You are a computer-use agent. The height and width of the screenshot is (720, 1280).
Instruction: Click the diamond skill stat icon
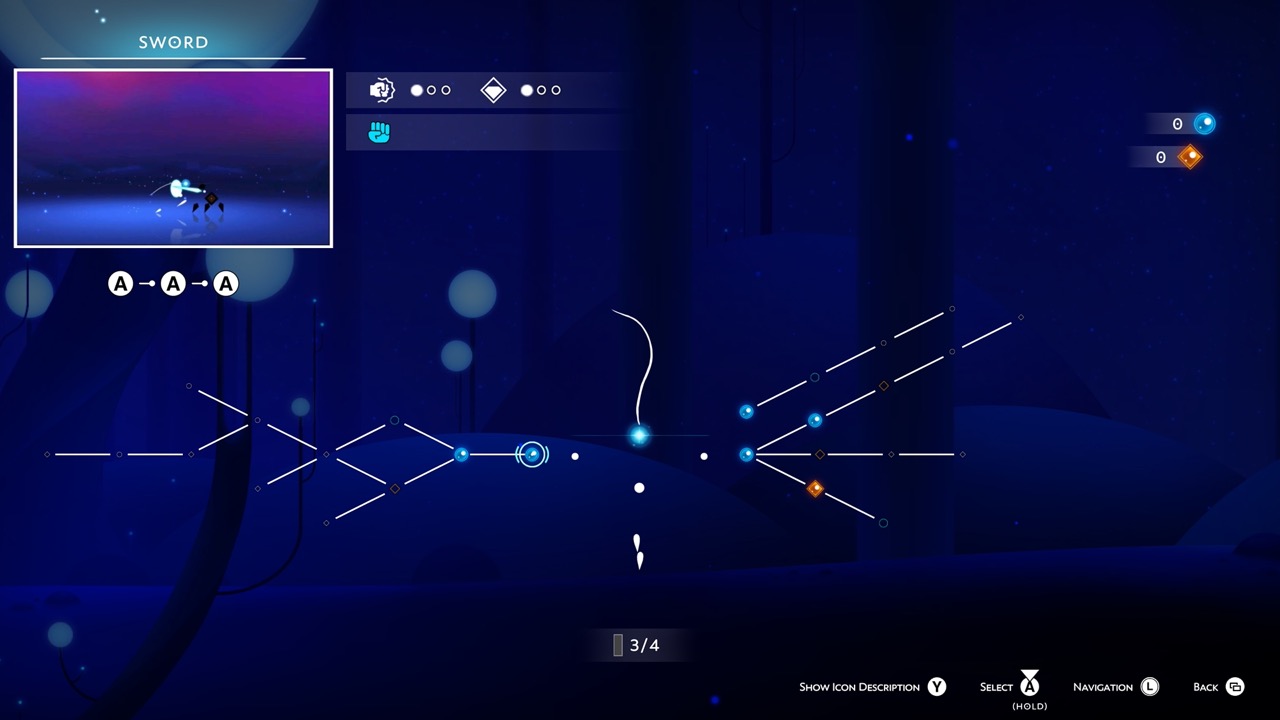pos(493,90)
